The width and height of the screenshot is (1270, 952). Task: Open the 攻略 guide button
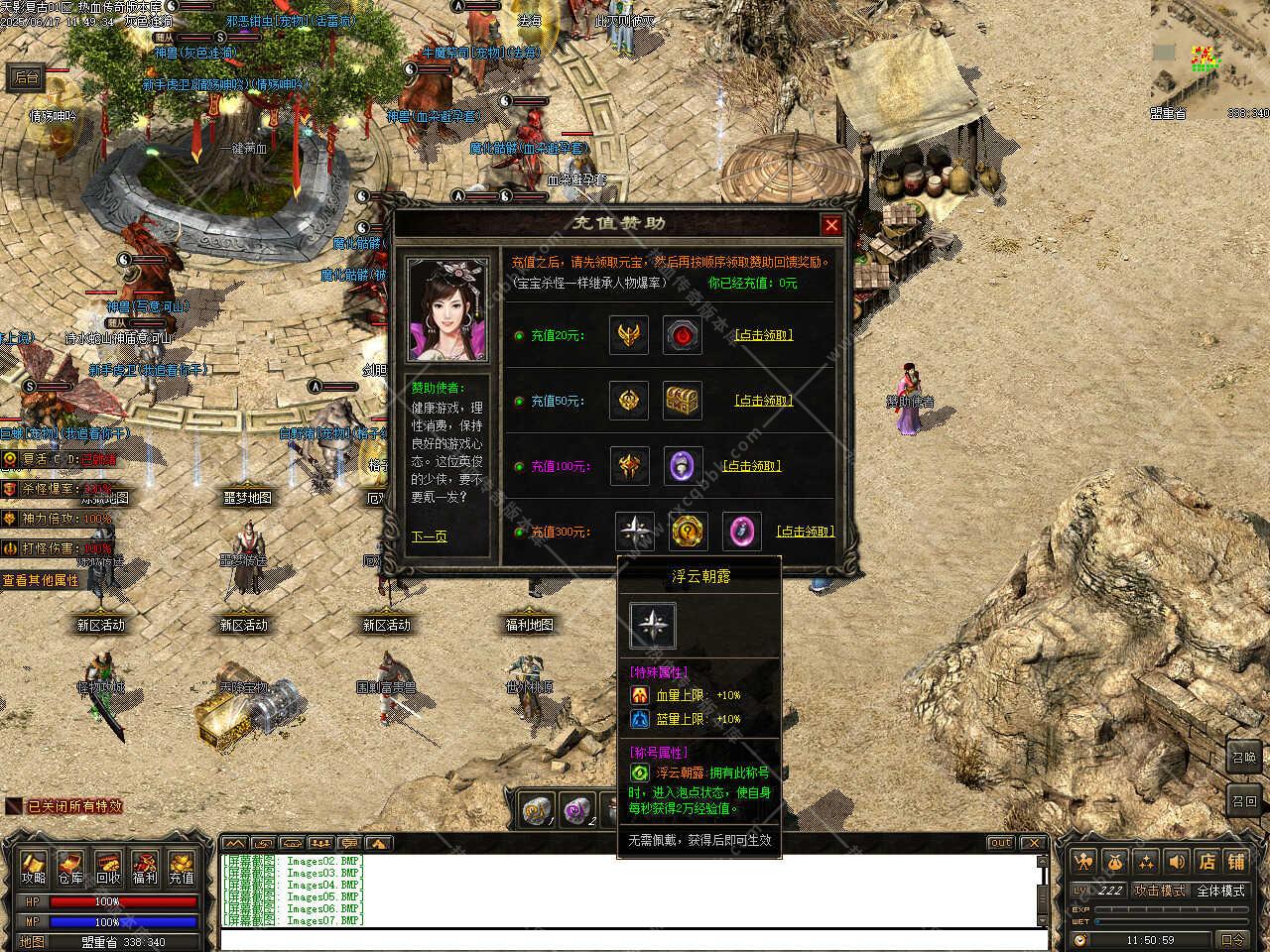(35, 868)
